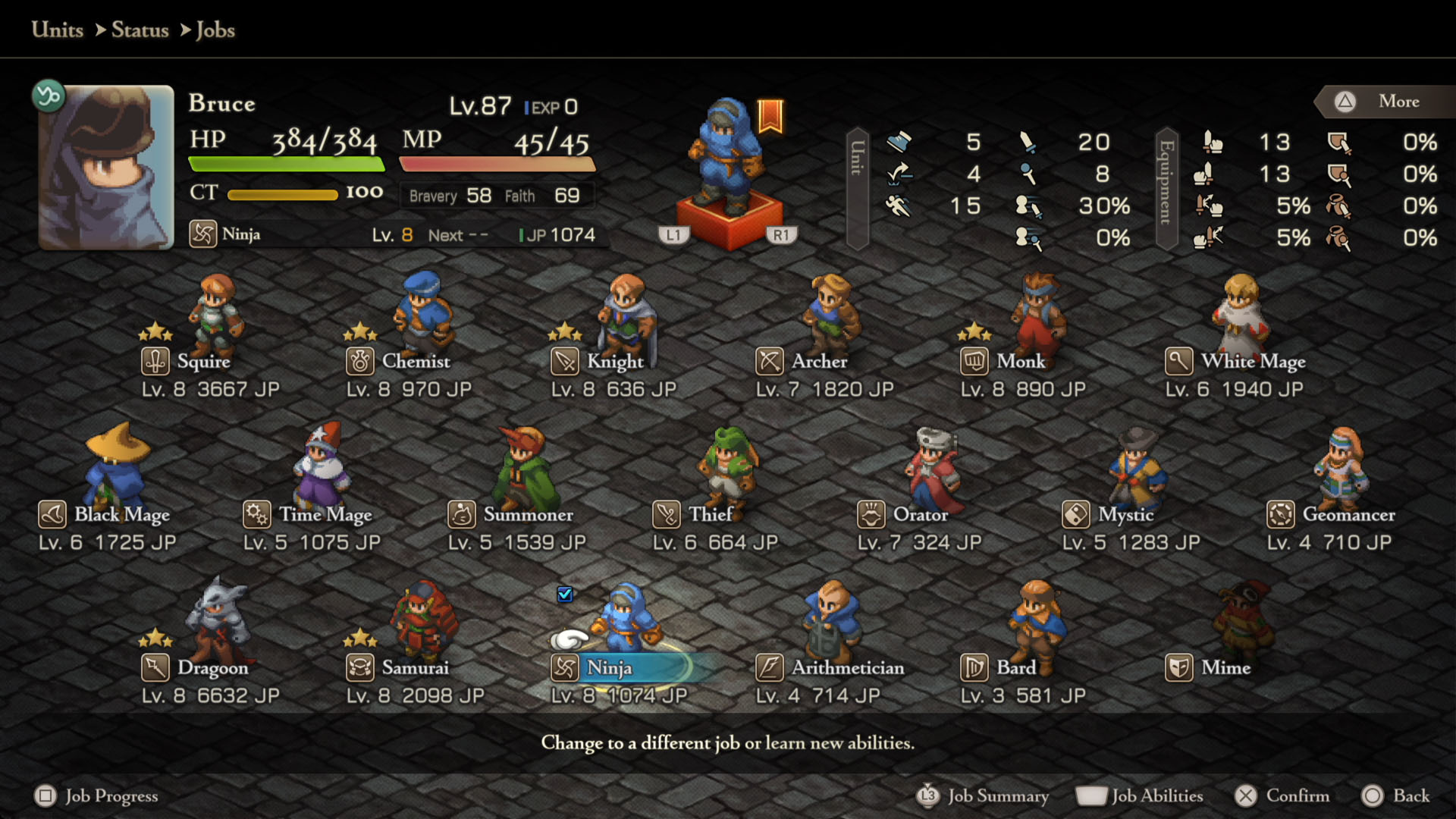The height and width of the screenshot is (819, 1456).
Task: Pick the Archer job
Action: pyautogui.click(x=819, y=362)
